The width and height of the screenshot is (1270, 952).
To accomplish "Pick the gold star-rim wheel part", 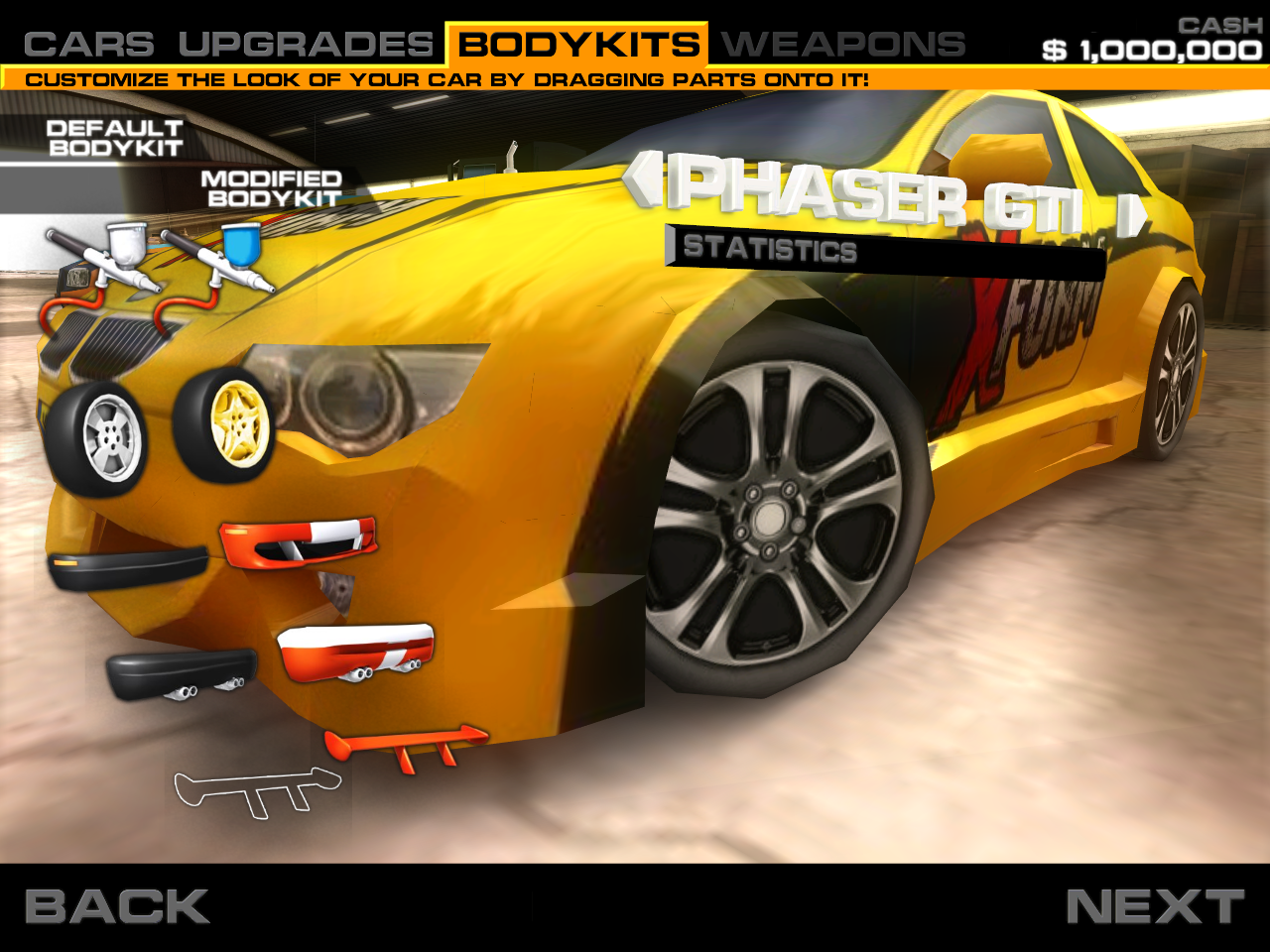I will (236, 428).
